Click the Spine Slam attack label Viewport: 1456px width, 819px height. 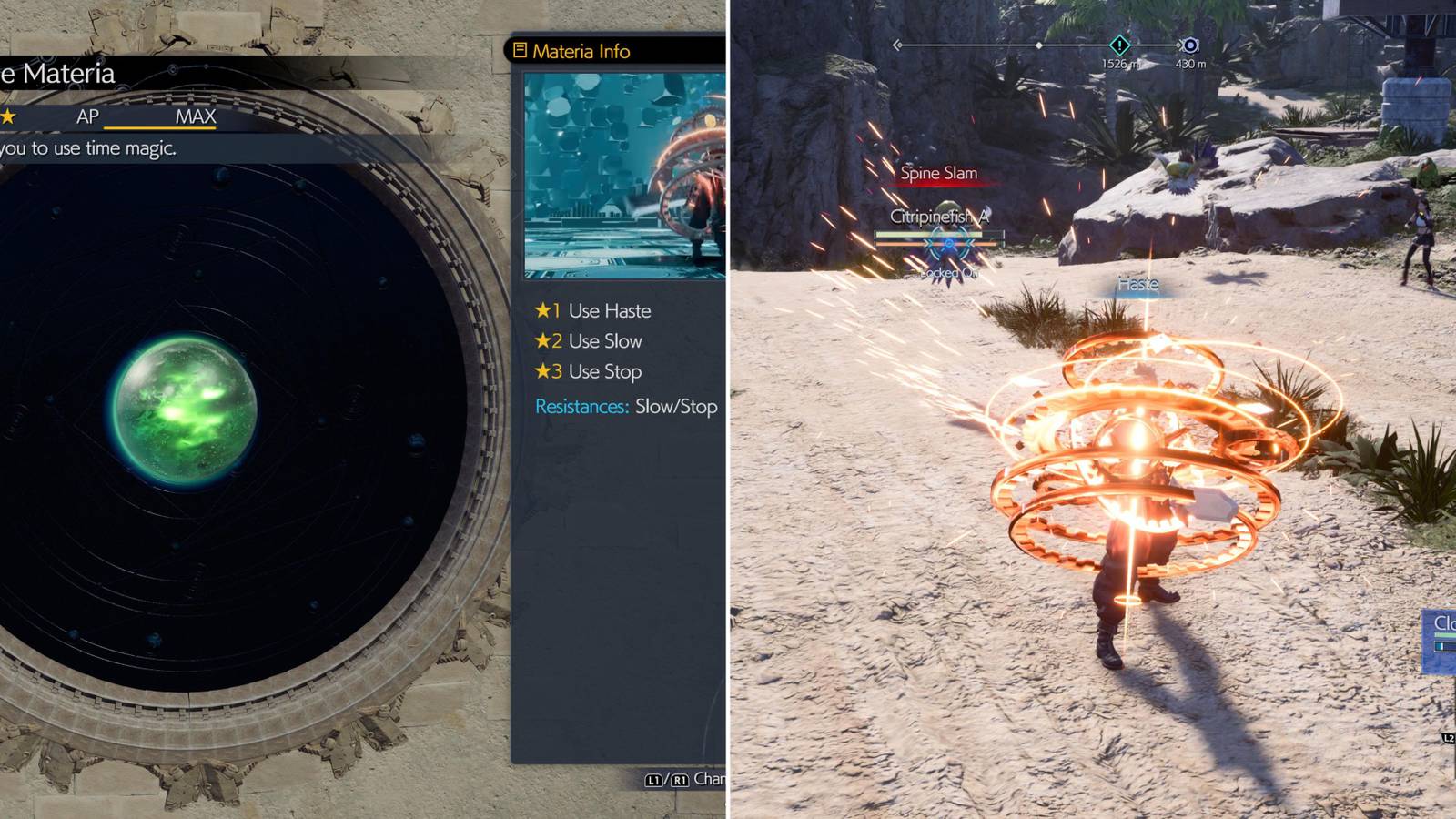click(938, 172)
